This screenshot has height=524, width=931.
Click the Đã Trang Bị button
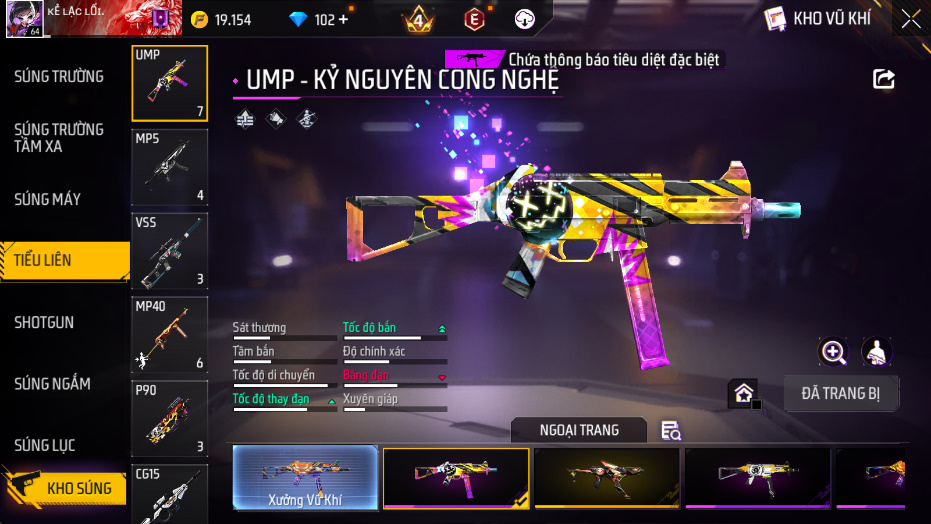[840, 393]
